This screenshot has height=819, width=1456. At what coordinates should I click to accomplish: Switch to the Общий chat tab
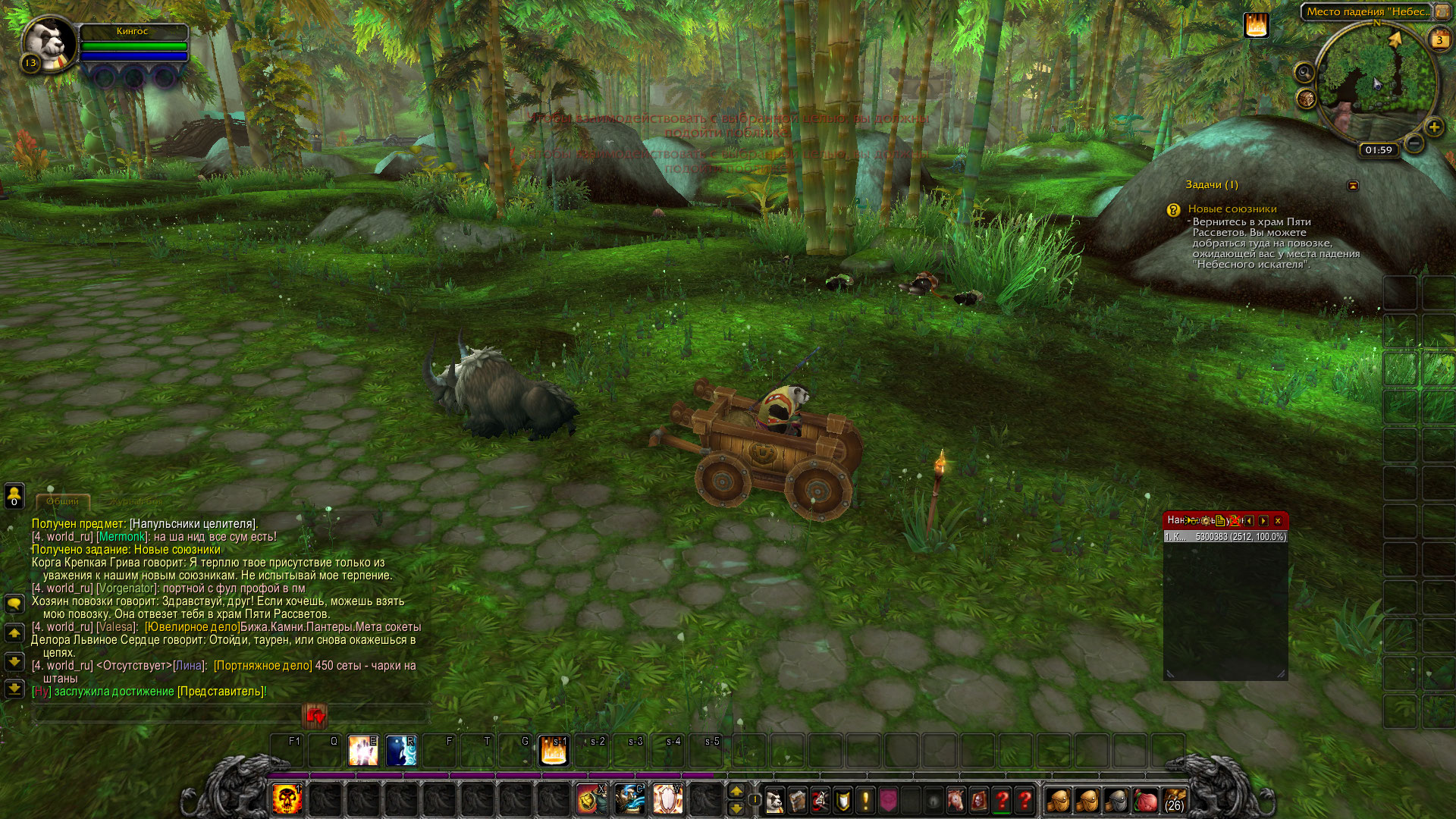pos(62,502)
